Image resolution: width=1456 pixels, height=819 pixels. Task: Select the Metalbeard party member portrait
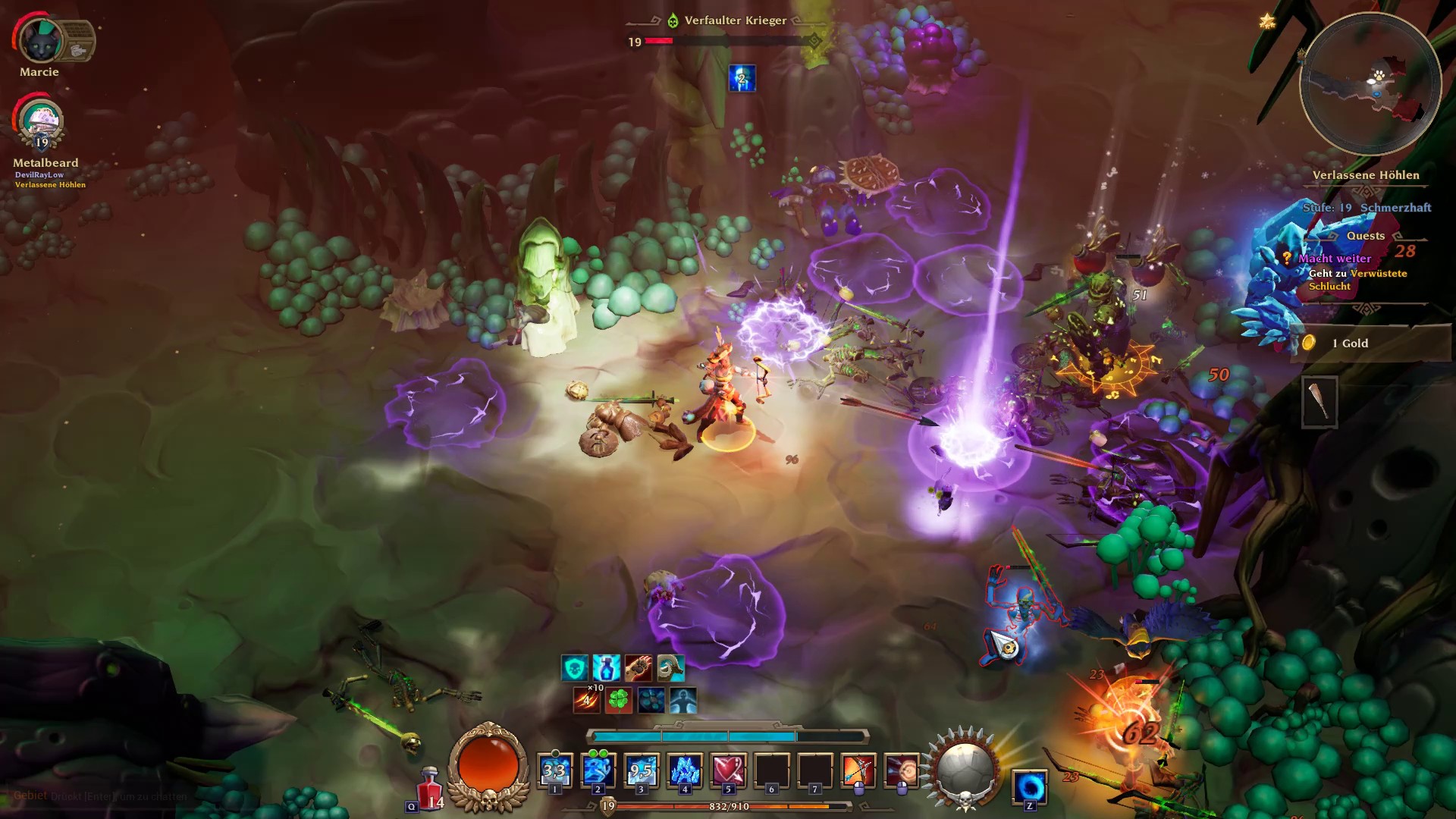(42, 123)
